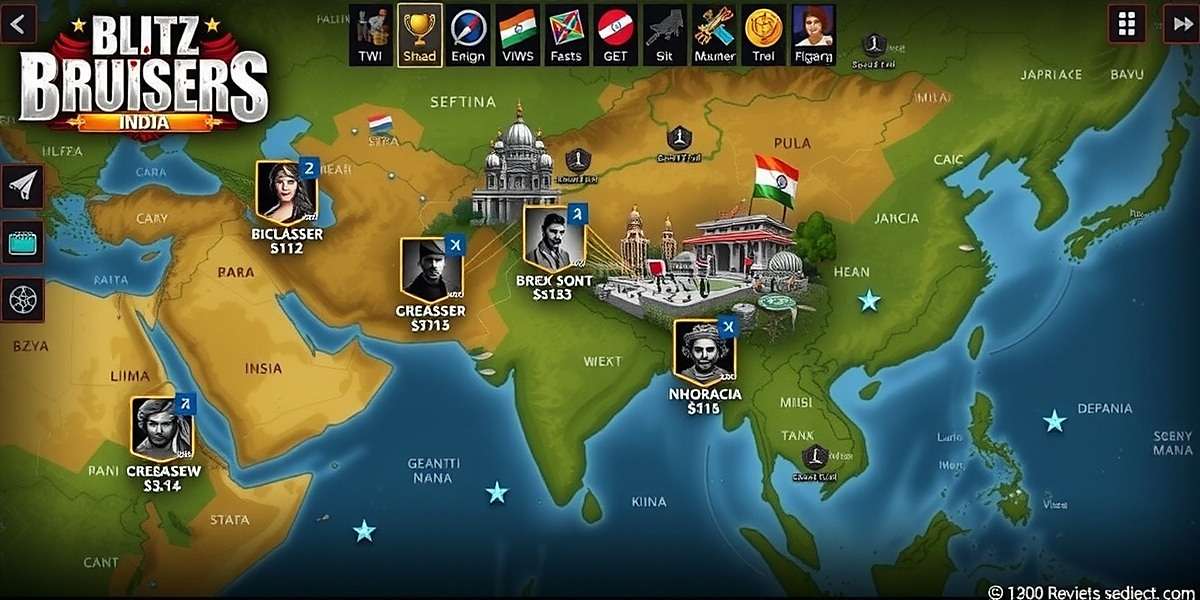Go back with the top-left arrow button
1200x600 pixels.
coord(16,22)
